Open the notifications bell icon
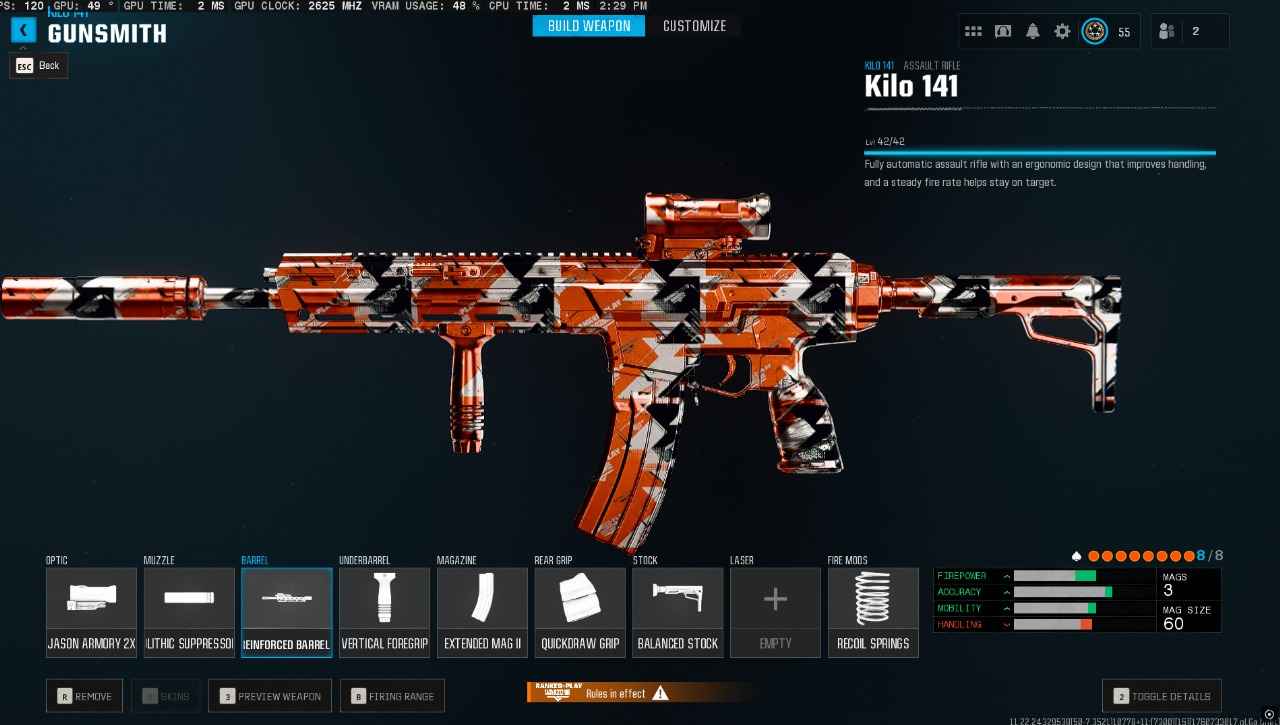Image resolution: width=1280 pixels, height=725 pixels. point(1032,31)
